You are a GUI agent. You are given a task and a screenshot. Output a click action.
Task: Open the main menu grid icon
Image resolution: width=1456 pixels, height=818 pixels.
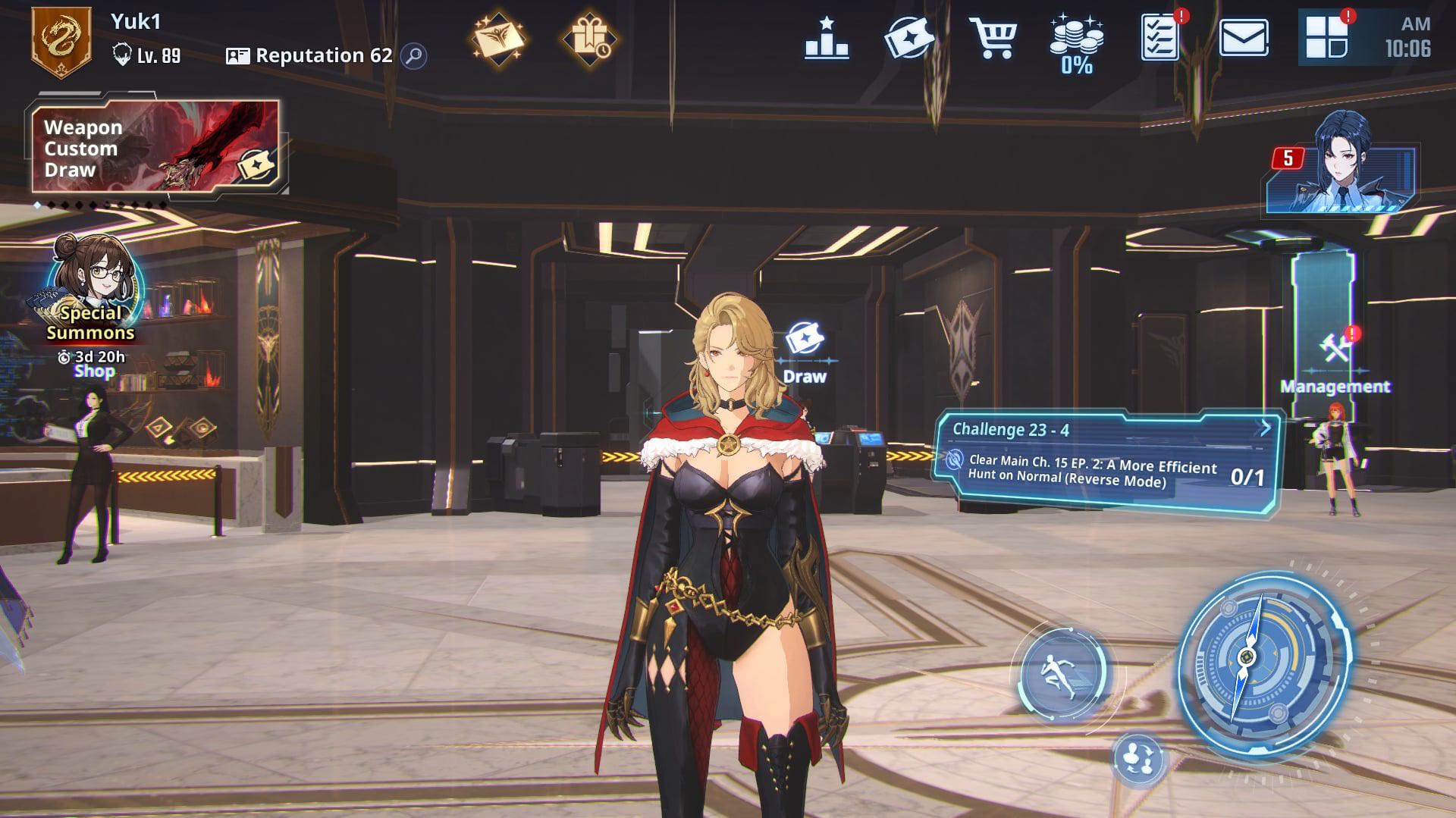point(1326,38)
